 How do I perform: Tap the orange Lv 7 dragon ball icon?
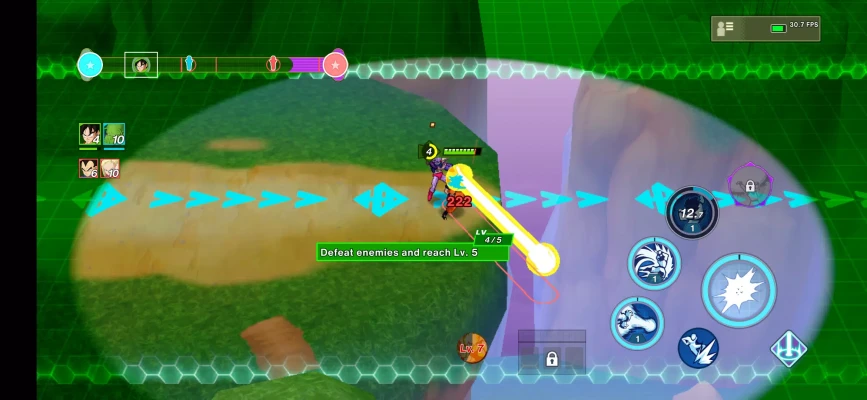pos(472,348)
